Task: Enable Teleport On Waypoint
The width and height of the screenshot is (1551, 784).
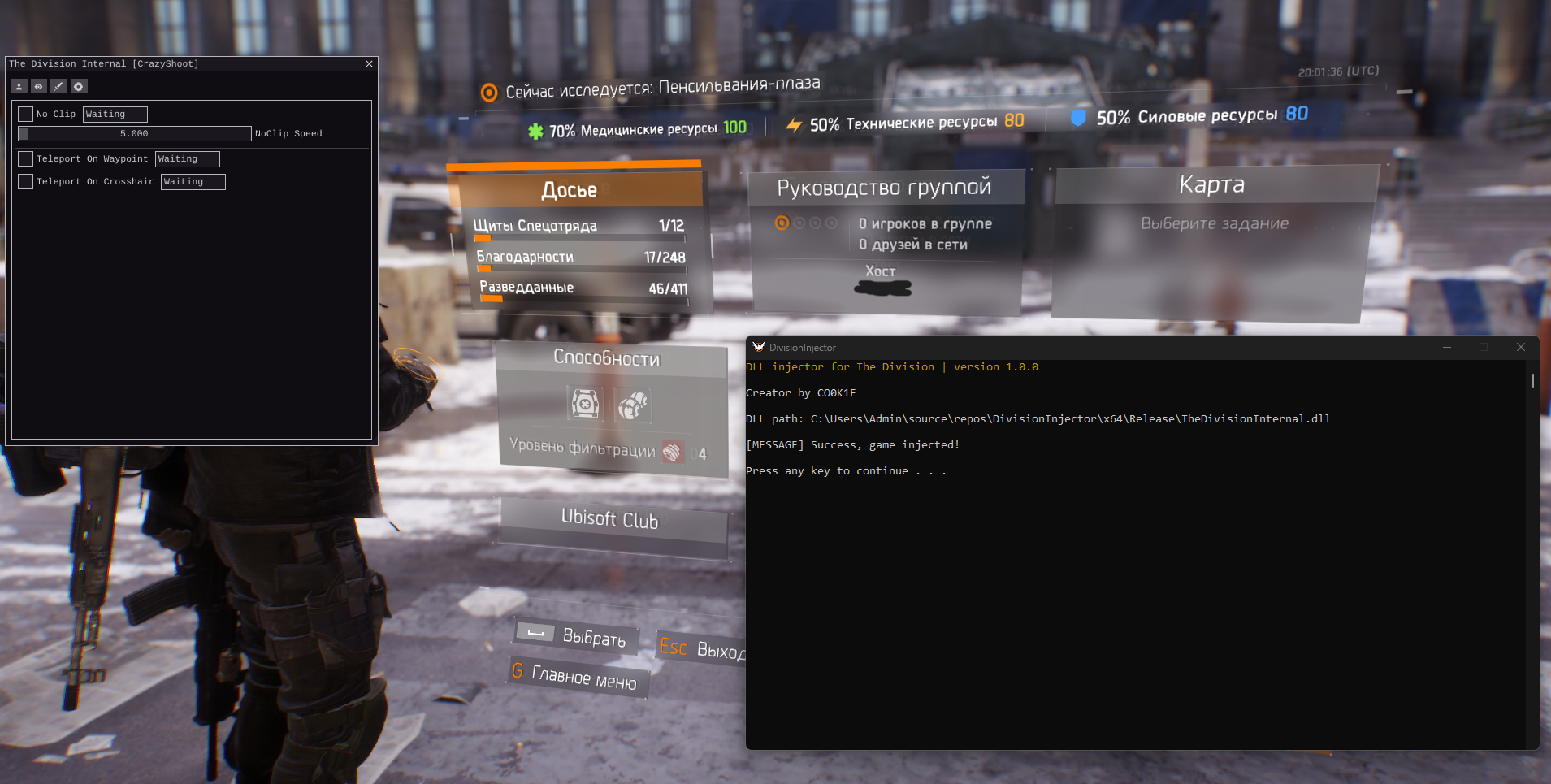Action: [25, 158]
